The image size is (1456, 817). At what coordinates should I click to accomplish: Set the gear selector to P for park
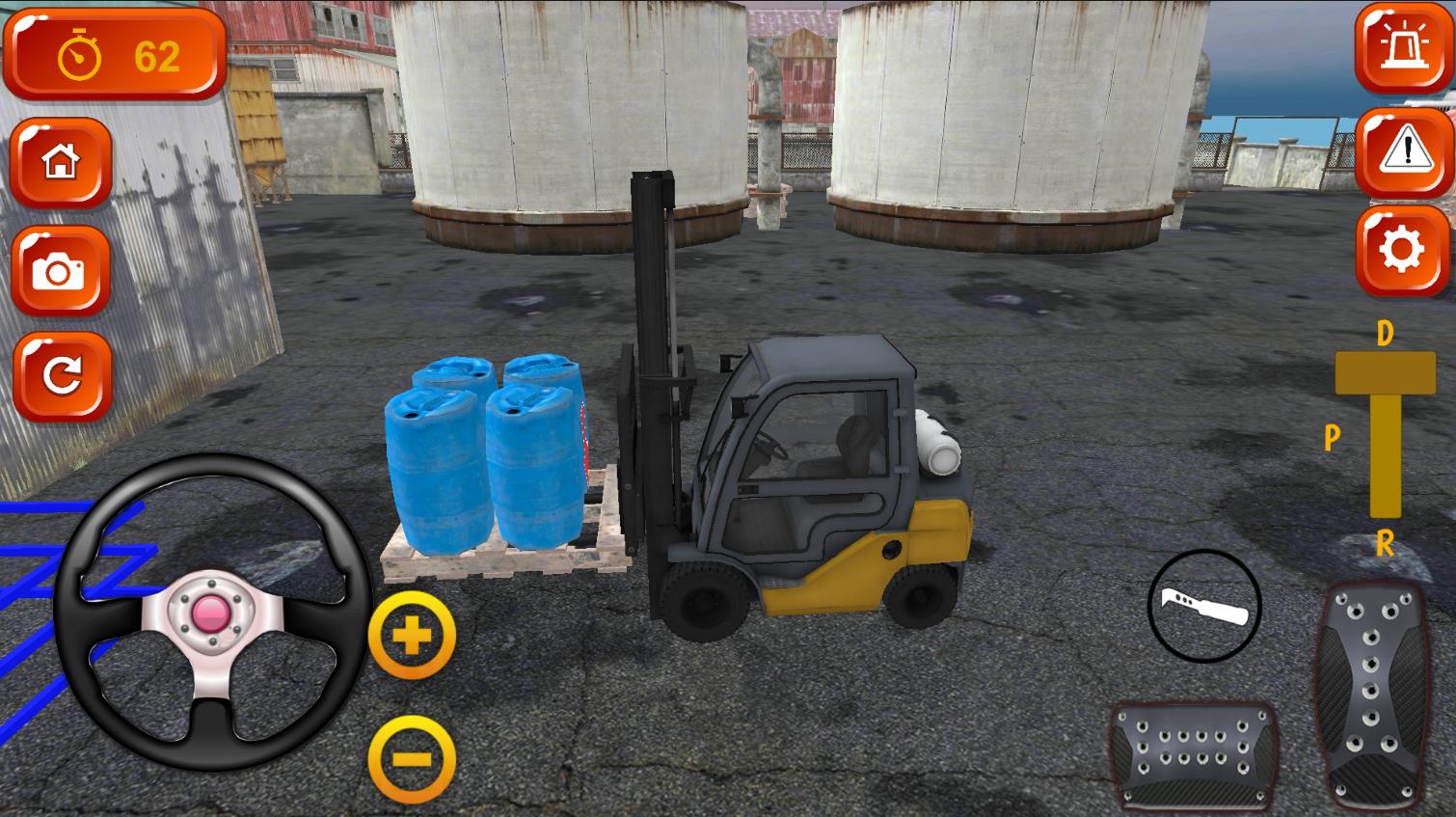coord(1333,440)
